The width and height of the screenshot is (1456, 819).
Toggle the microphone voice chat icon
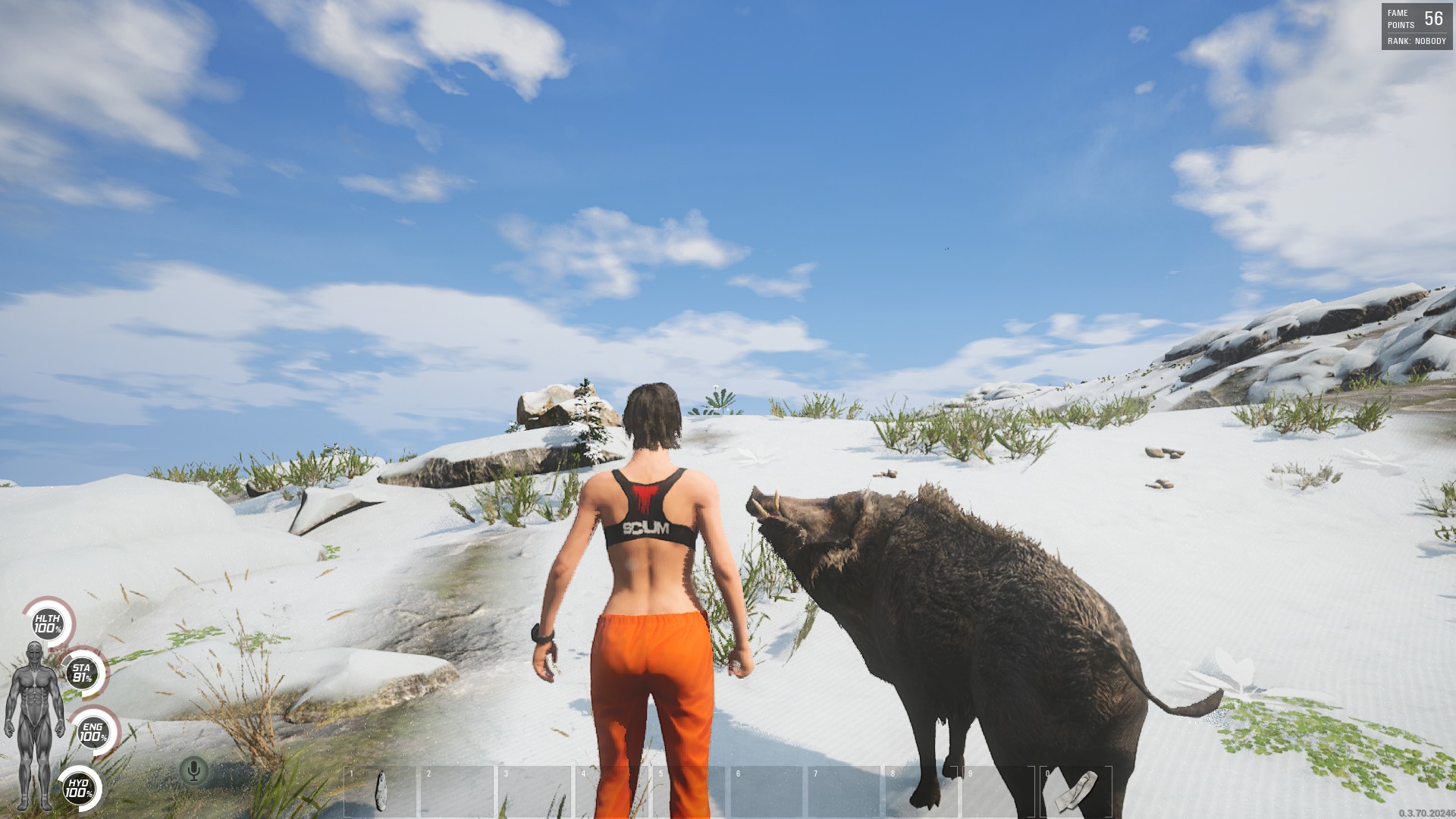[194, 770]
